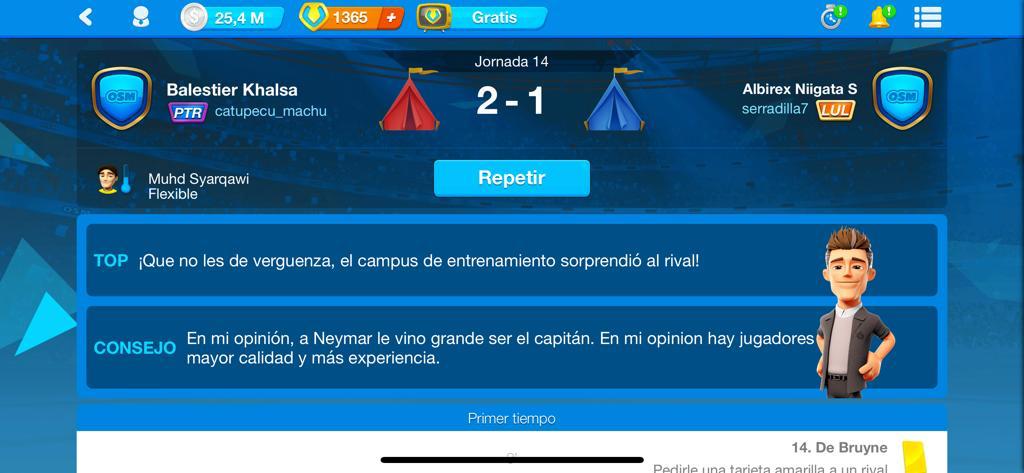Open the manager profile icon
This screenshot has height=473, width=1024.
[141, 17]
